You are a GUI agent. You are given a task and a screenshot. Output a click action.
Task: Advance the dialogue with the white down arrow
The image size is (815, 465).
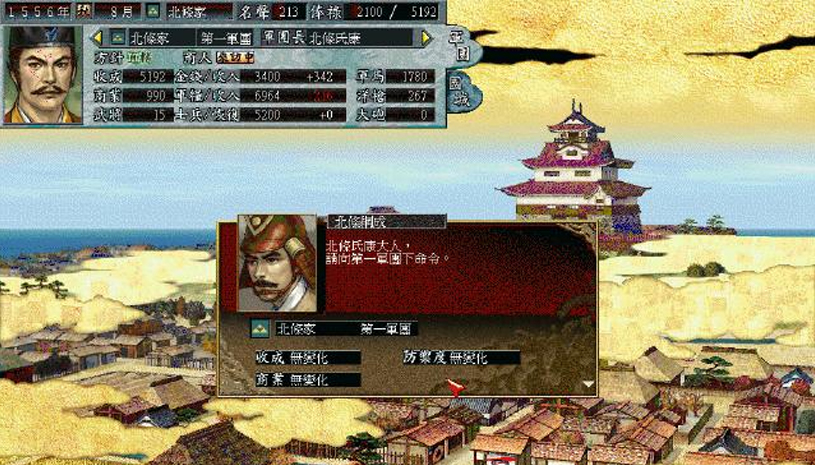coord(586,382)
